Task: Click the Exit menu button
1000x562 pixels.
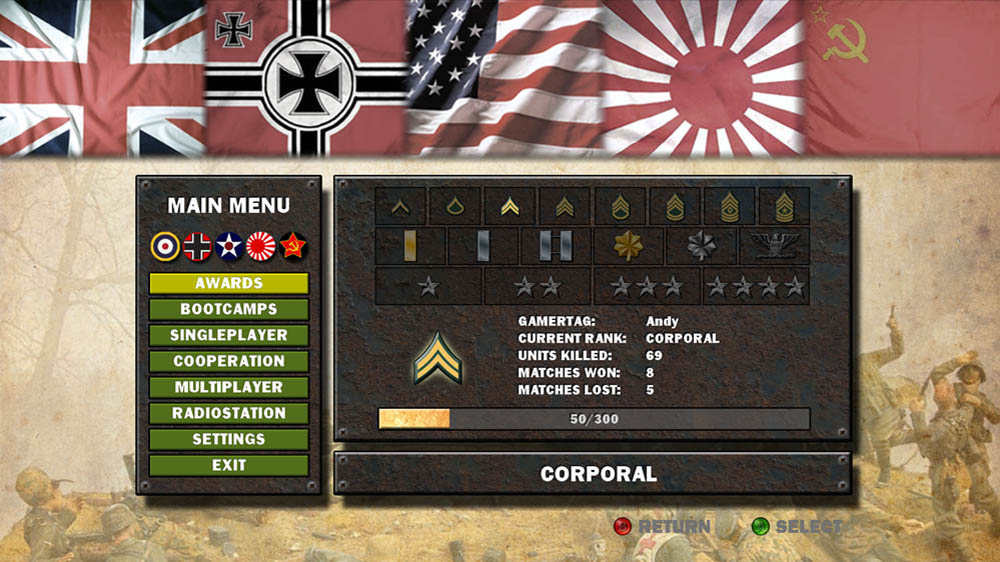Action: pos(229,466)
